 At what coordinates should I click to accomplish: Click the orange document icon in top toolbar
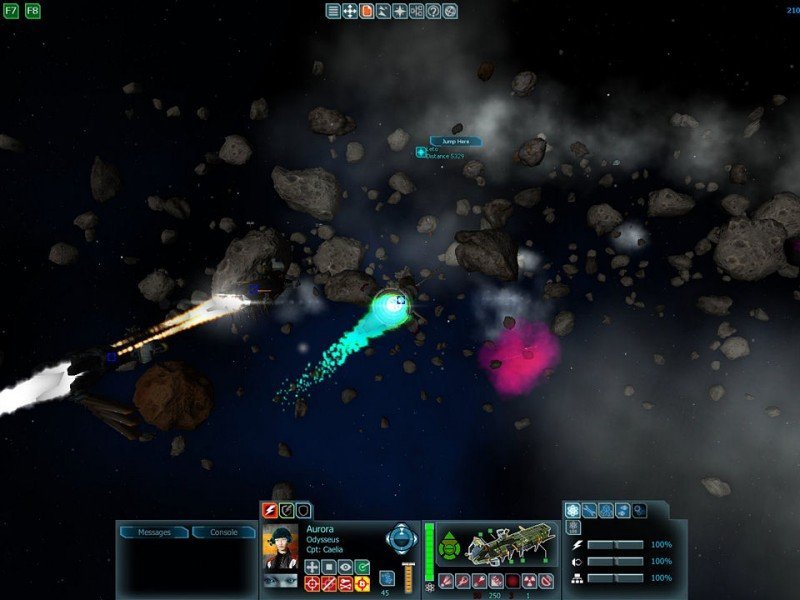pos(366,11)
